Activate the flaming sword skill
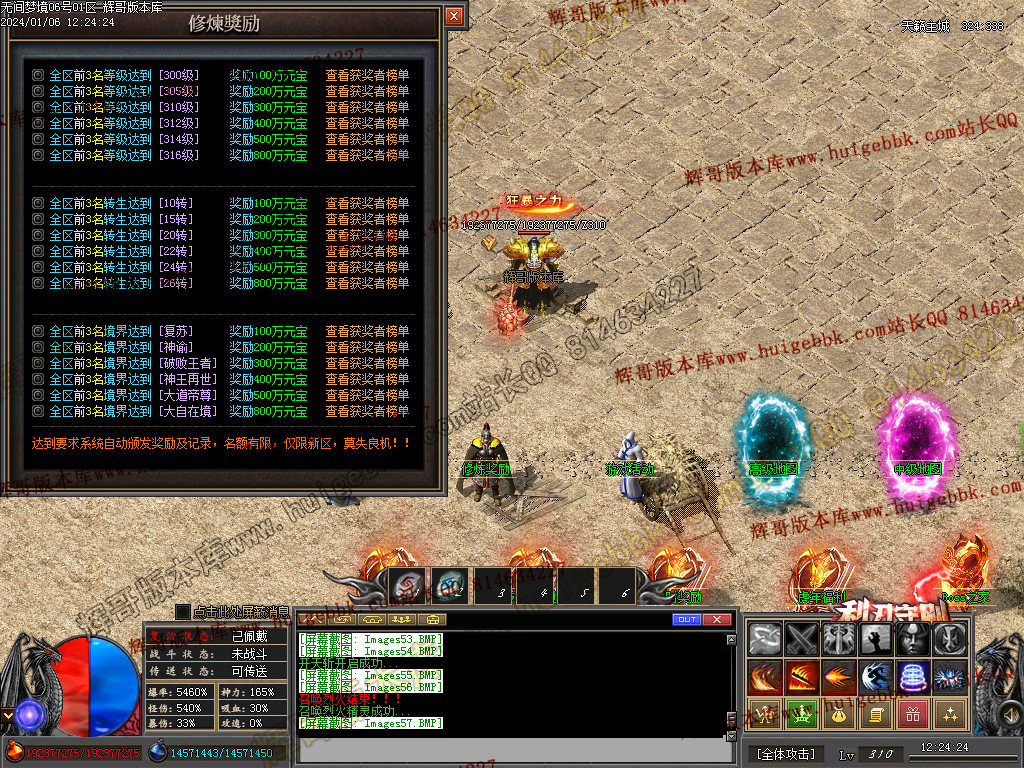 point(801,677)
